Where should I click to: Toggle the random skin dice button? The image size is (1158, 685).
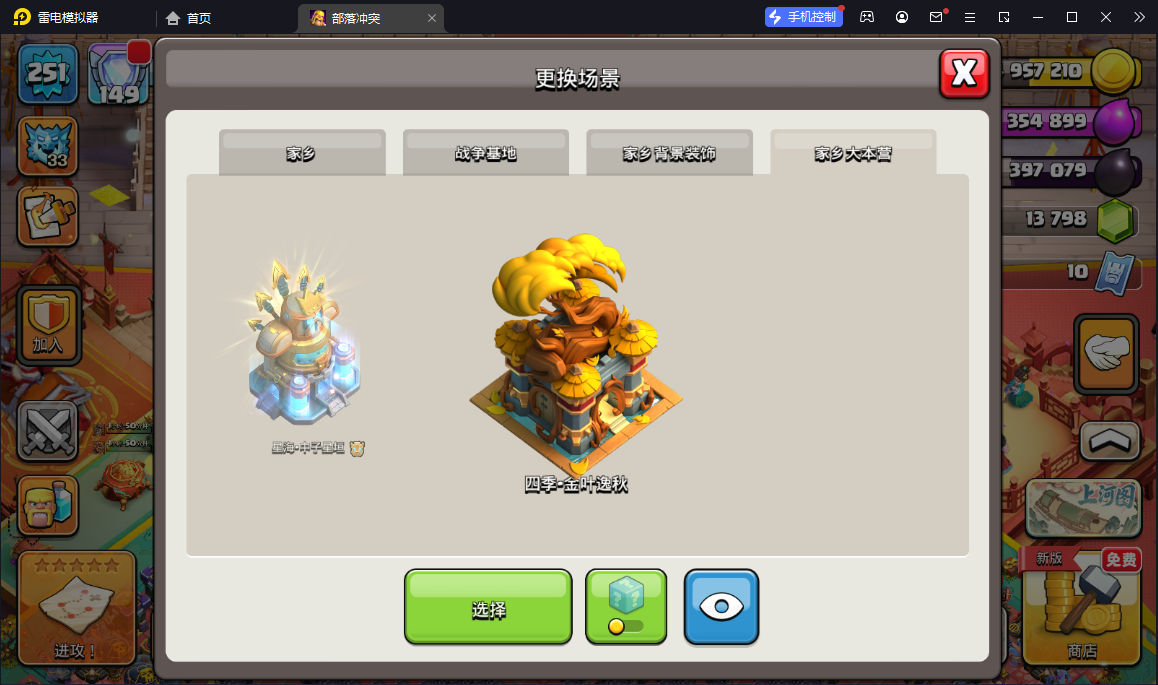point(626,607)
